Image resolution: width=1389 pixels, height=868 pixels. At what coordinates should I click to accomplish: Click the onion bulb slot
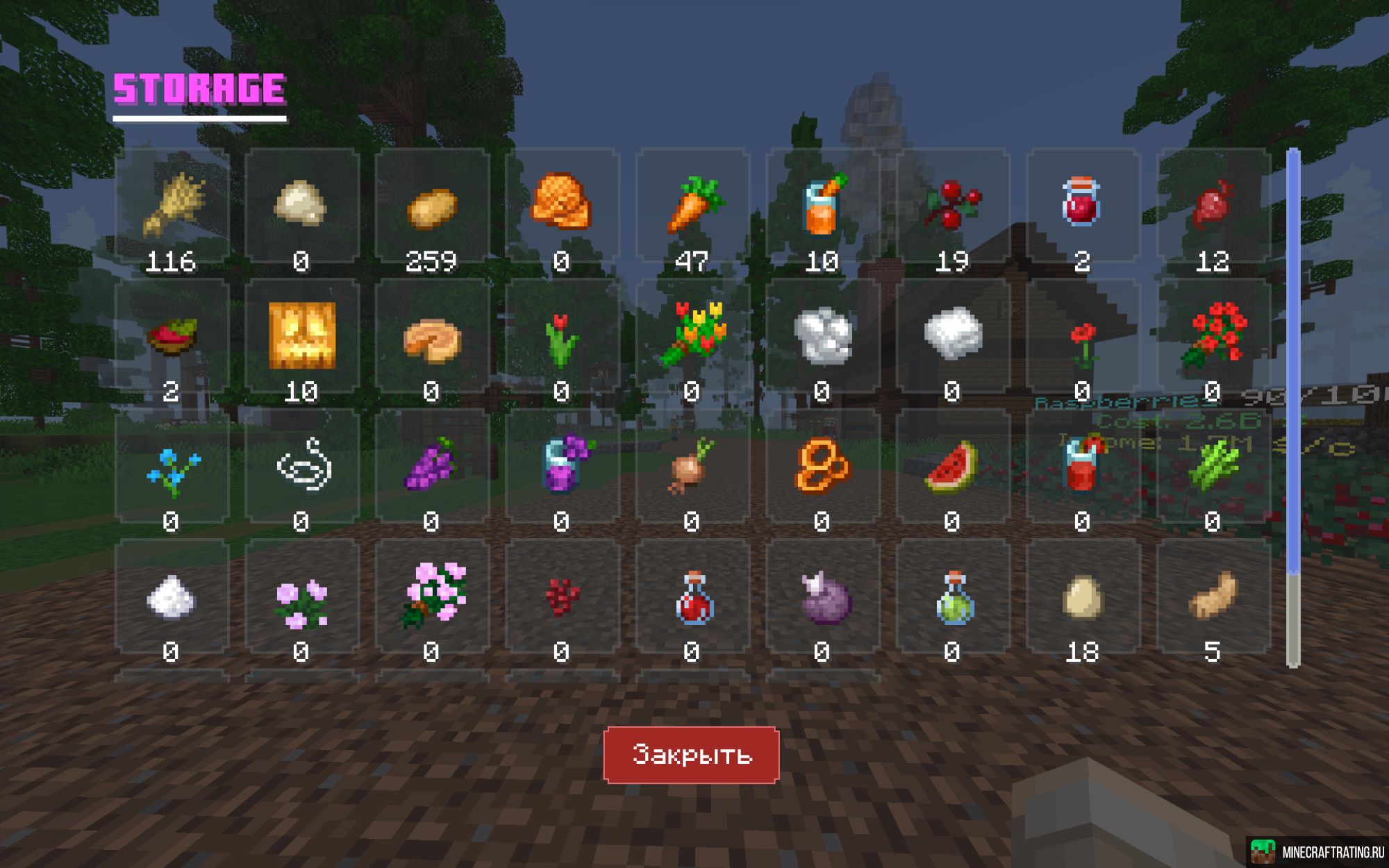tap(692, 466)
